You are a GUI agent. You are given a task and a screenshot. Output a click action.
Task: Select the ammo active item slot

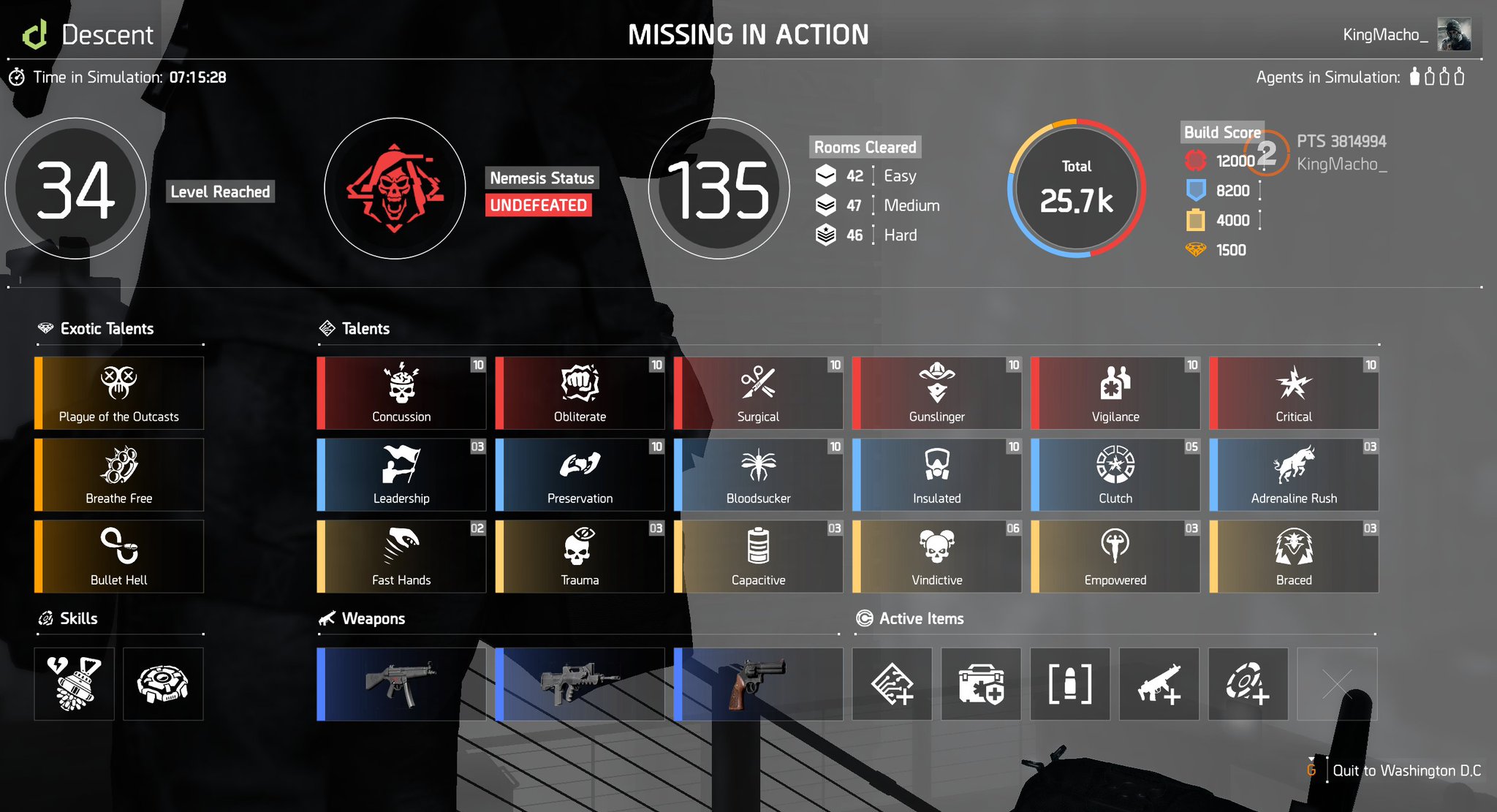click(1070, 684)
